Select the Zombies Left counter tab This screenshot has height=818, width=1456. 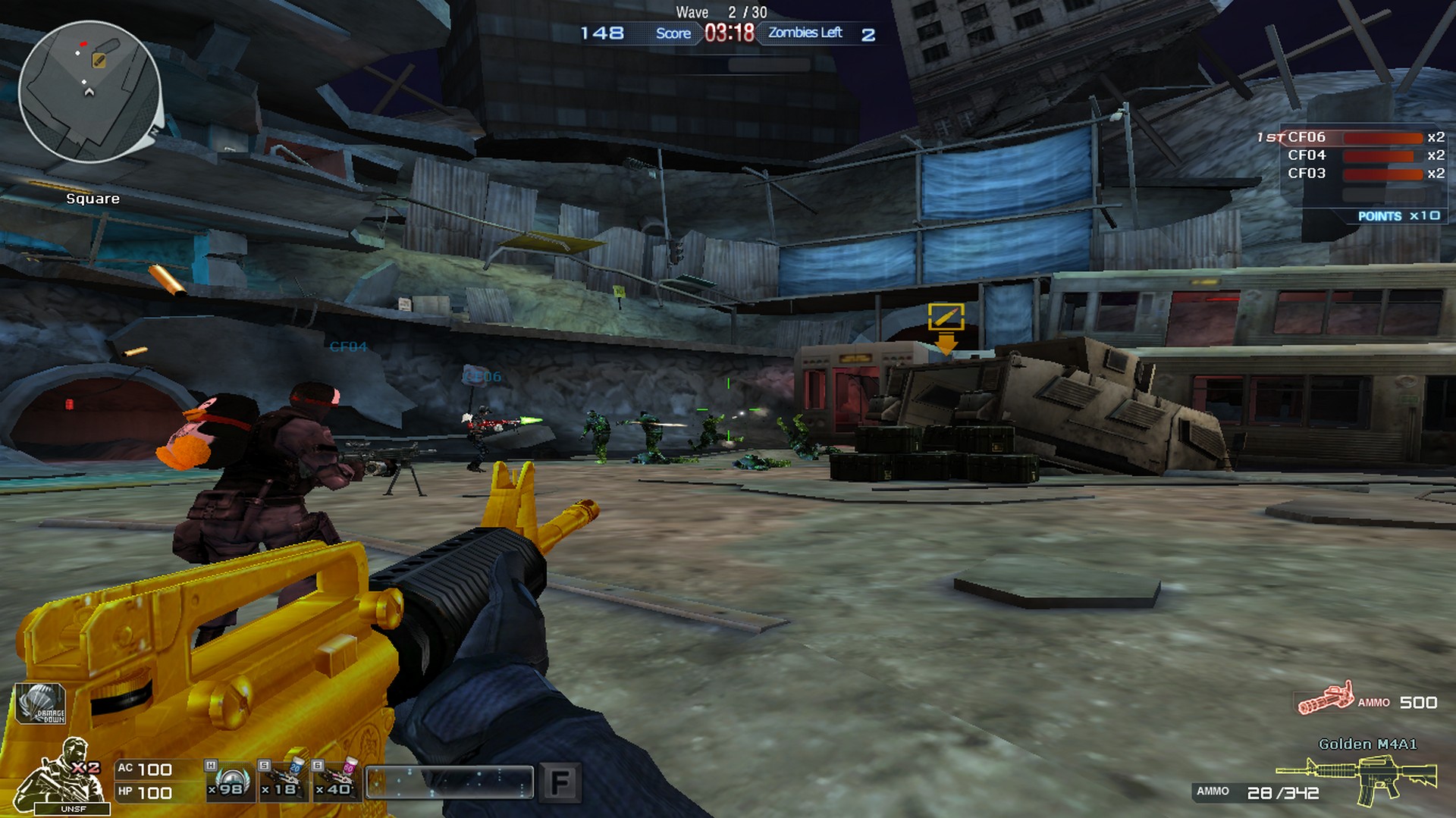click(805, 33)
